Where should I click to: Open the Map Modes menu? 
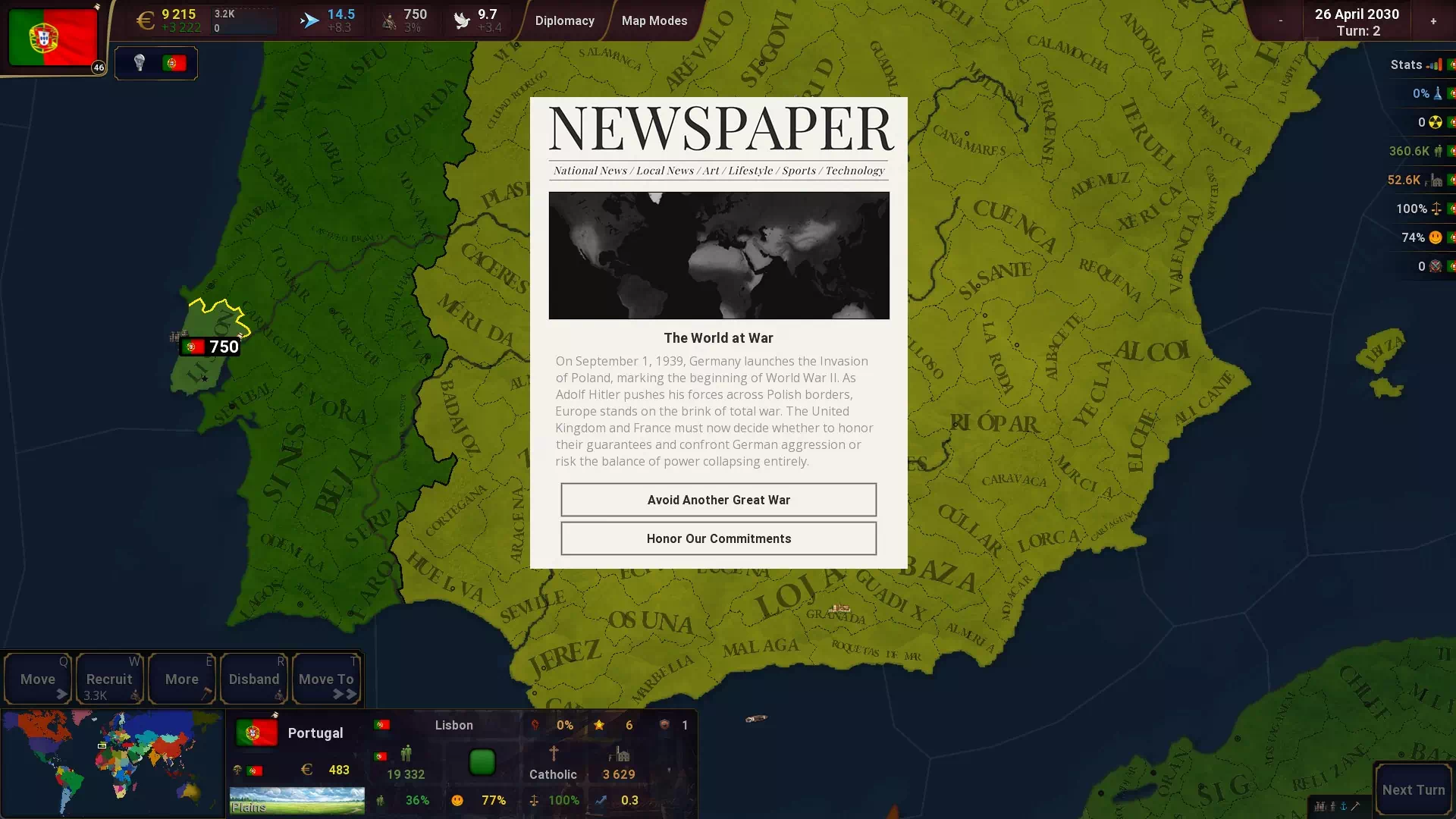point(654,20)
